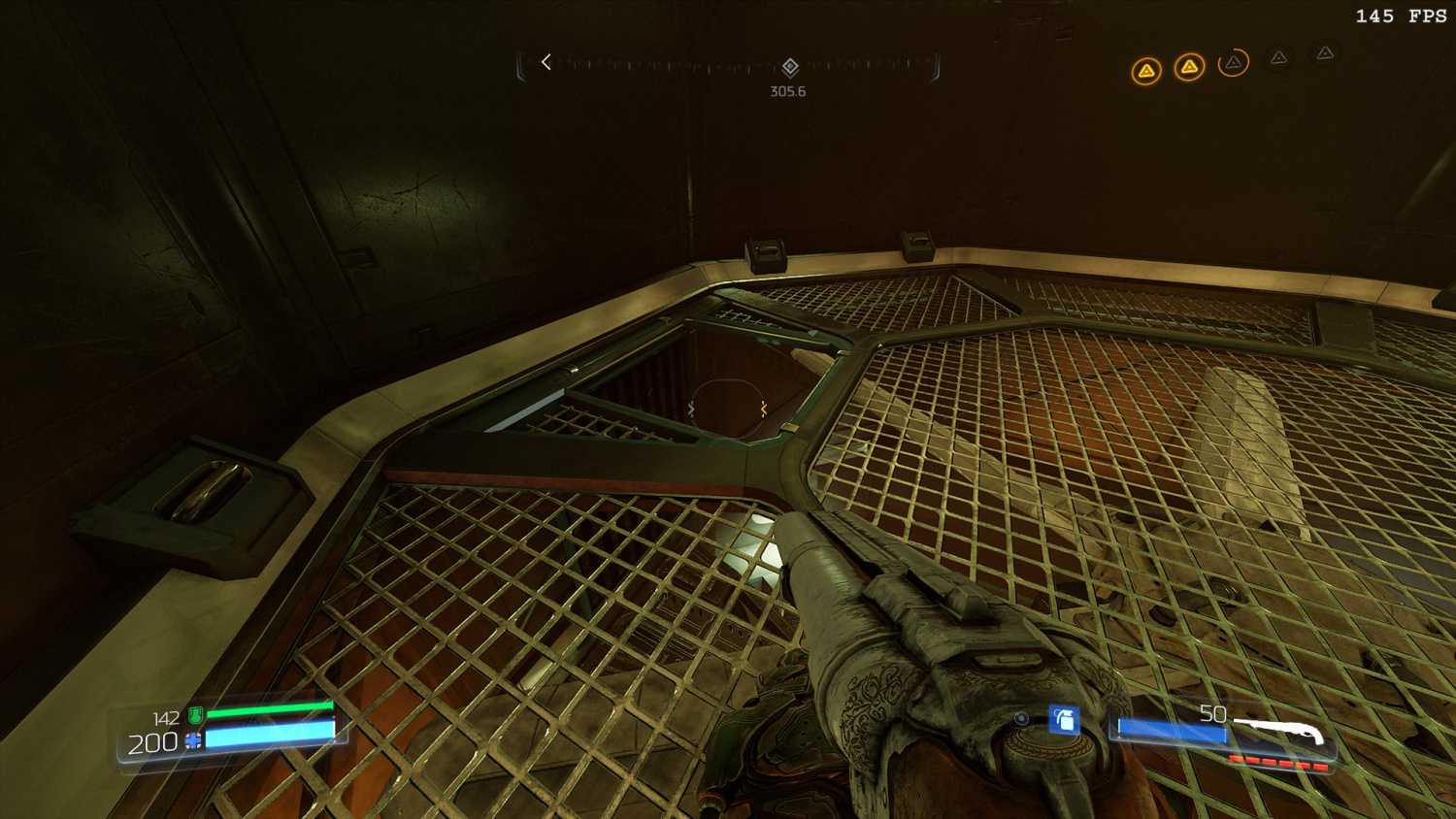The height and width of the screenshot is (819, 1456).
Task: Click the diamond objective marker on the compass
Action: pyautogui.click(x=790, y=66)
